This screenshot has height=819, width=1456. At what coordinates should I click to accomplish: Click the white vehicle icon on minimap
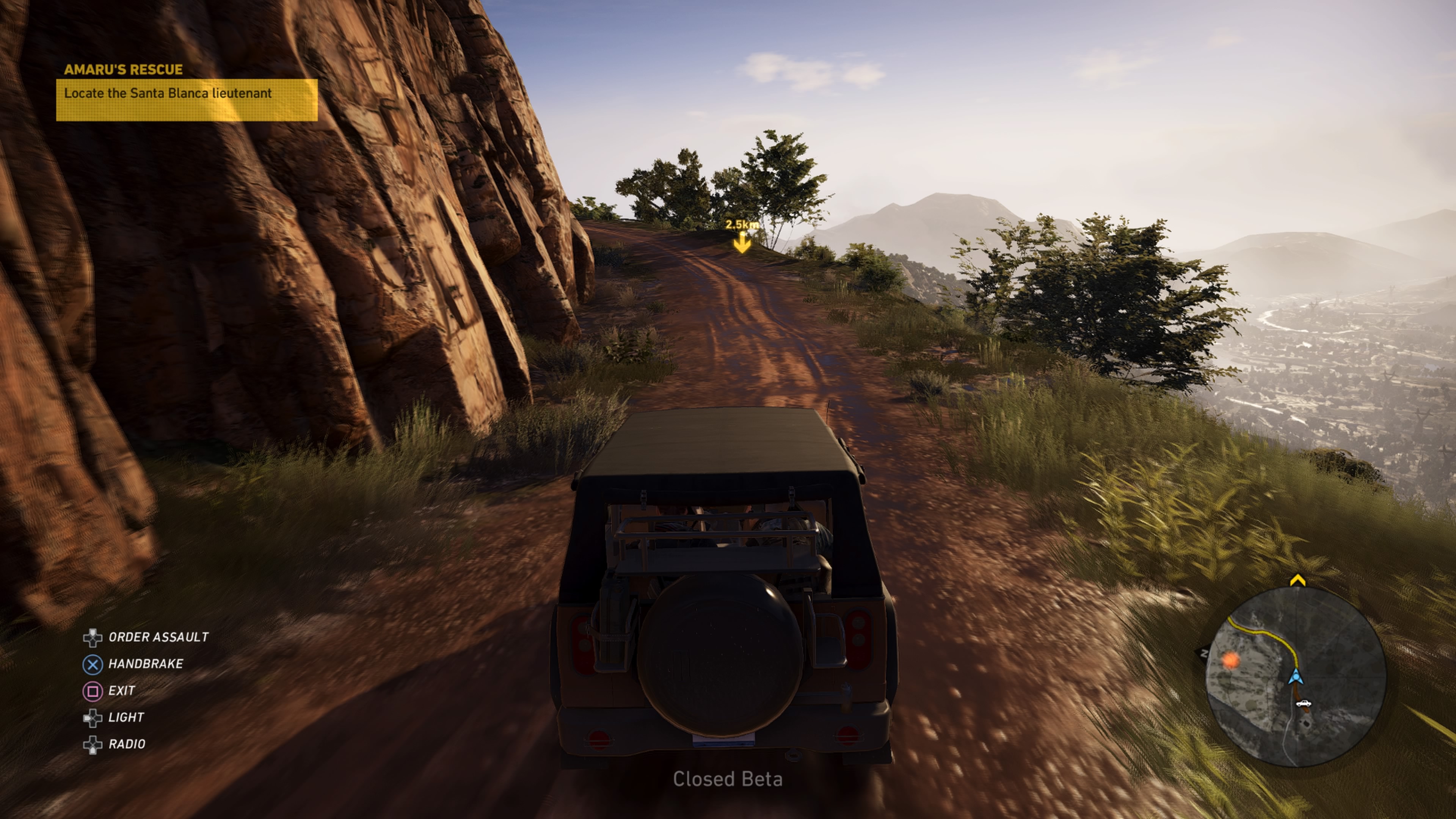pos(1303,703)
